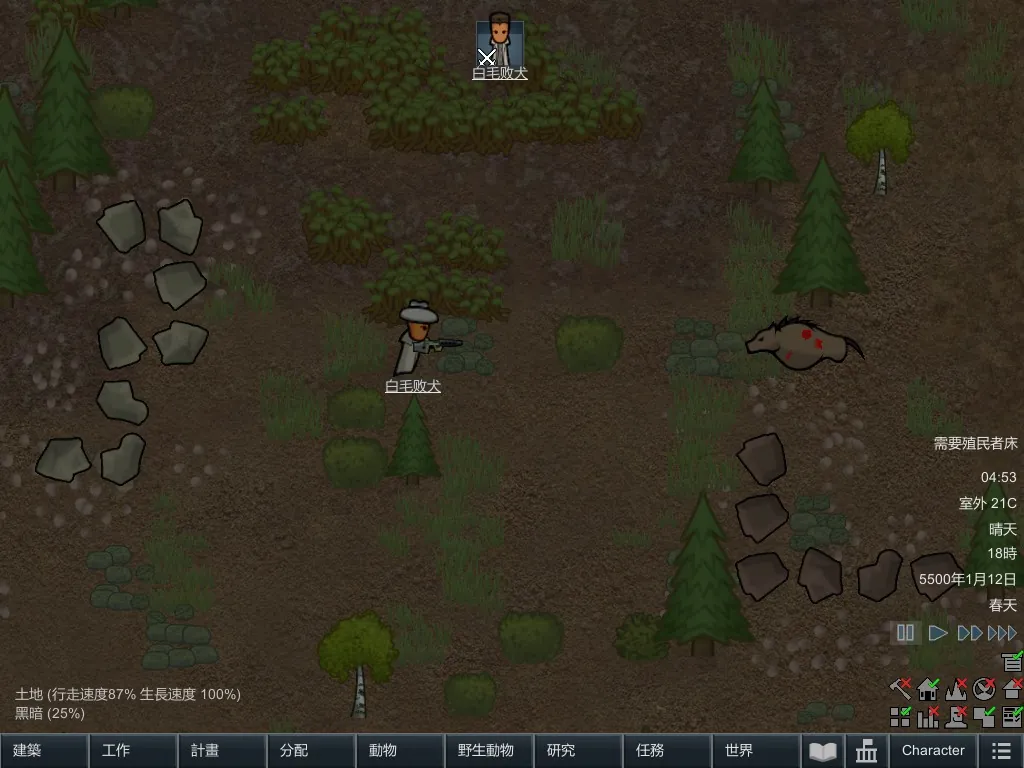
Task: Open the Character tab
Action: (933, 750)
